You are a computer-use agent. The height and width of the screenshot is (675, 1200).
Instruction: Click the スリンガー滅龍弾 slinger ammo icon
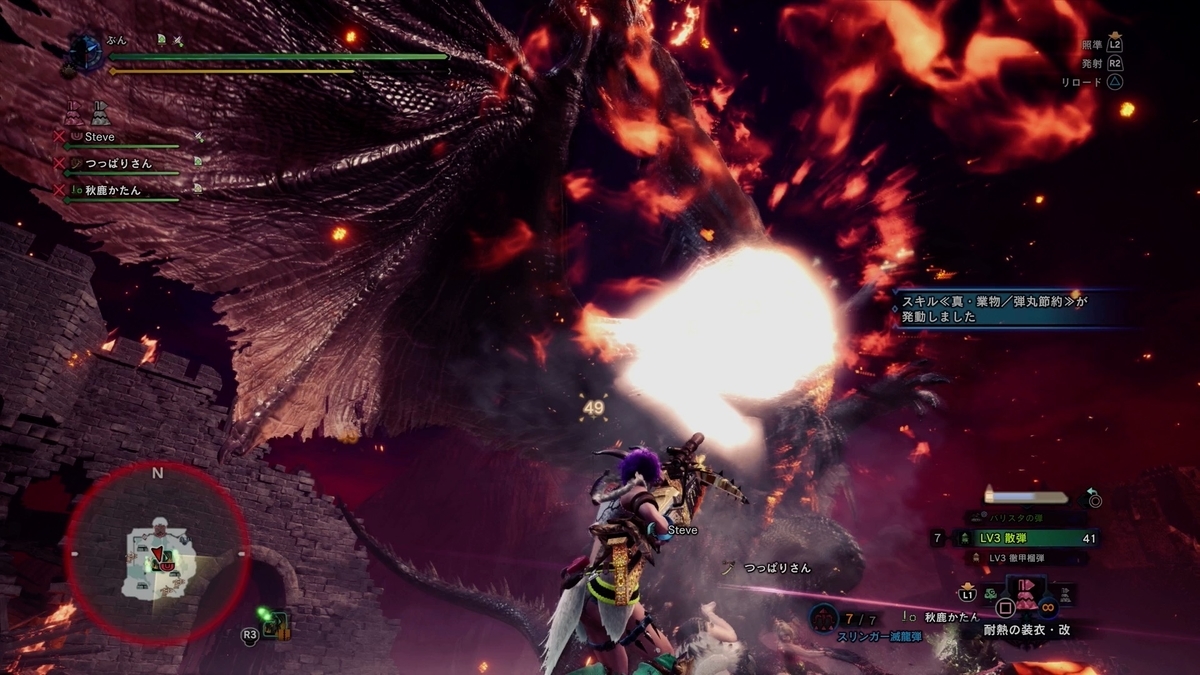click(x=823, y=618)
